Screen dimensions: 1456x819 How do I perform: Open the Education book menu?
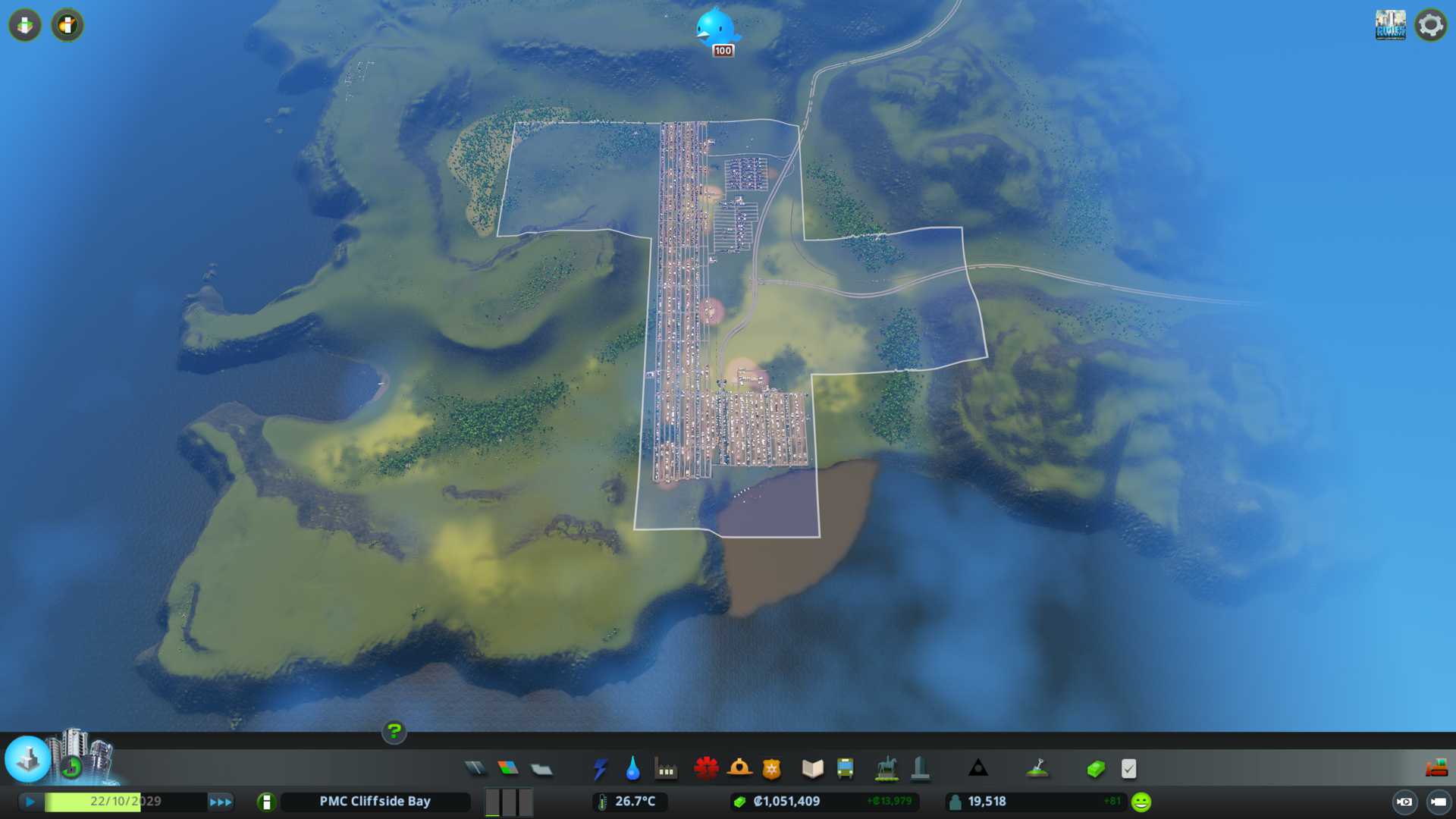812,769
